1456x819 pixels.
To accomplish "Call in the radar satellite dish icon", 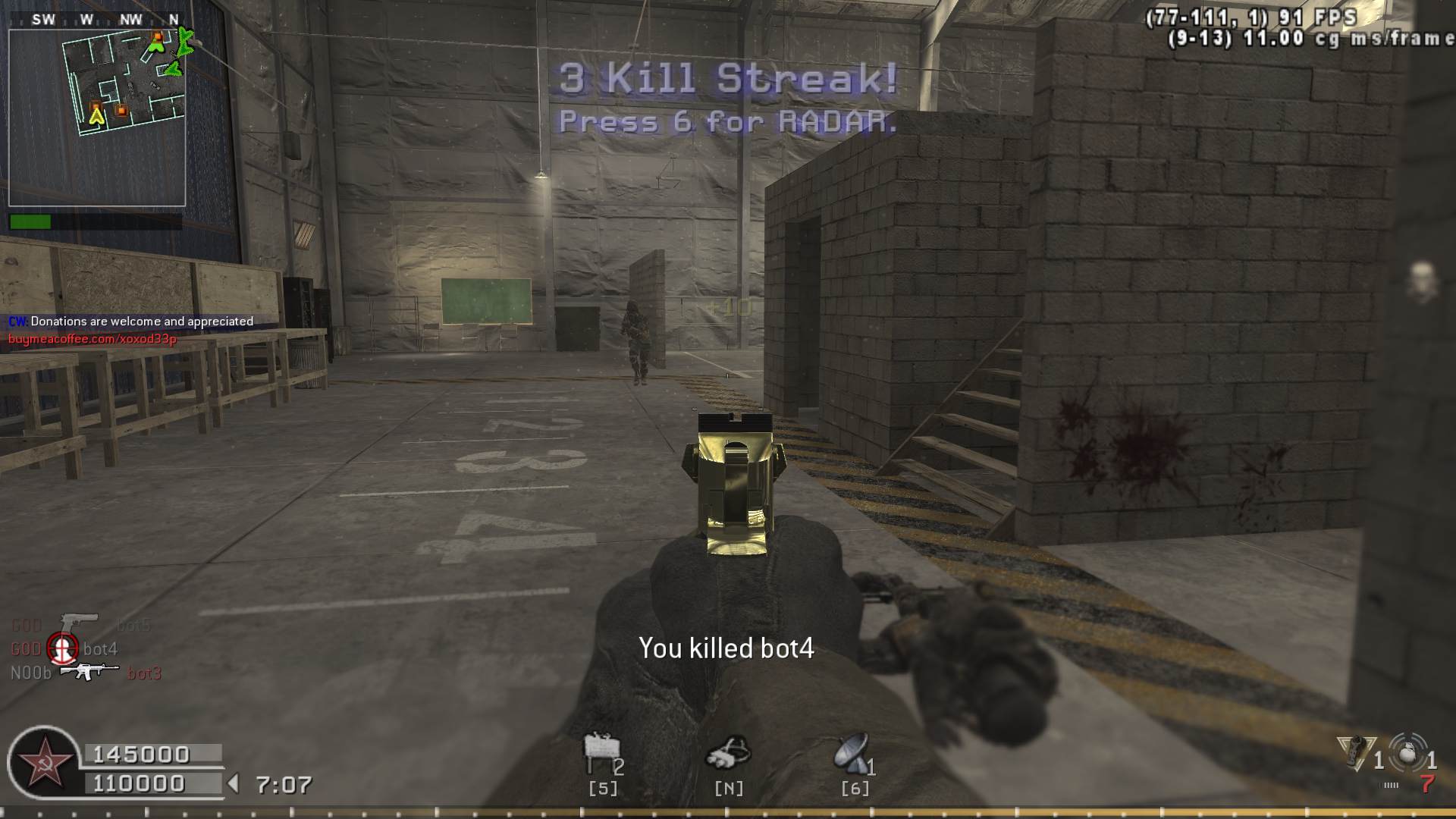I will pyautogui.click(x=852, y=752).
